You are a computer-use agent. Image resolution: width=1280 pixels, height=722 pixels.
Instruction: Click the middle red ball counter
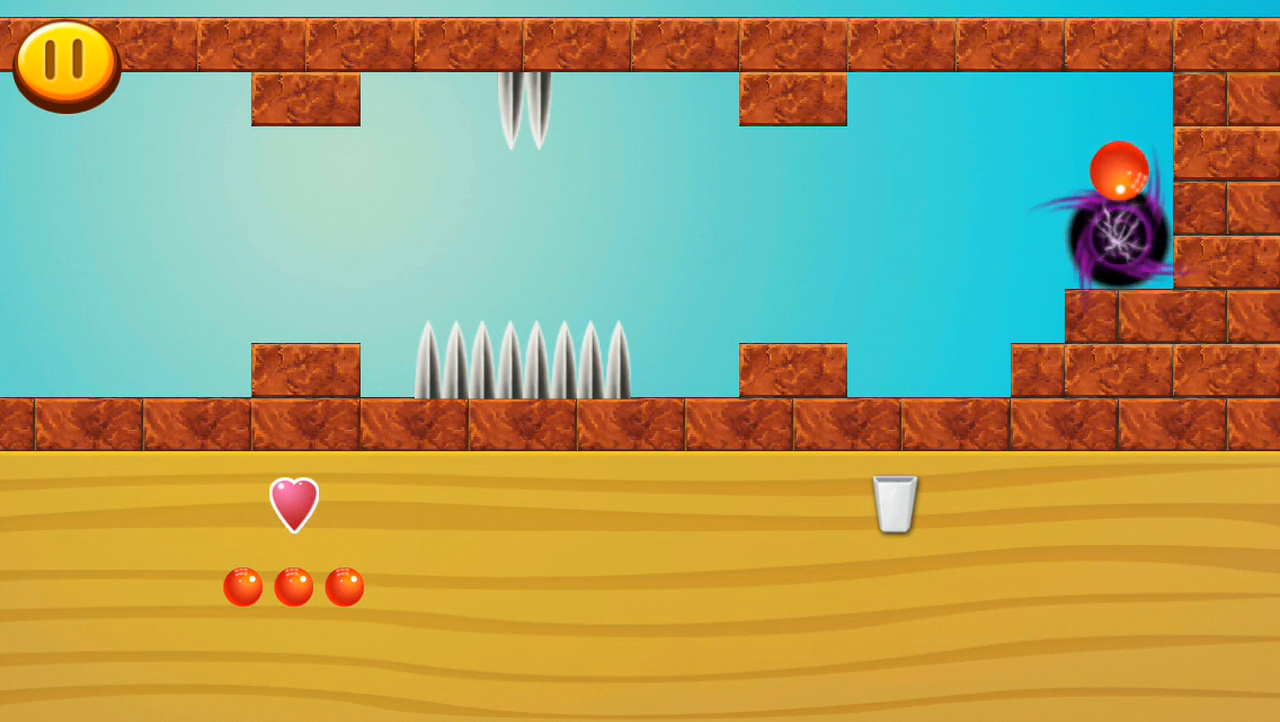click(295, 586)
